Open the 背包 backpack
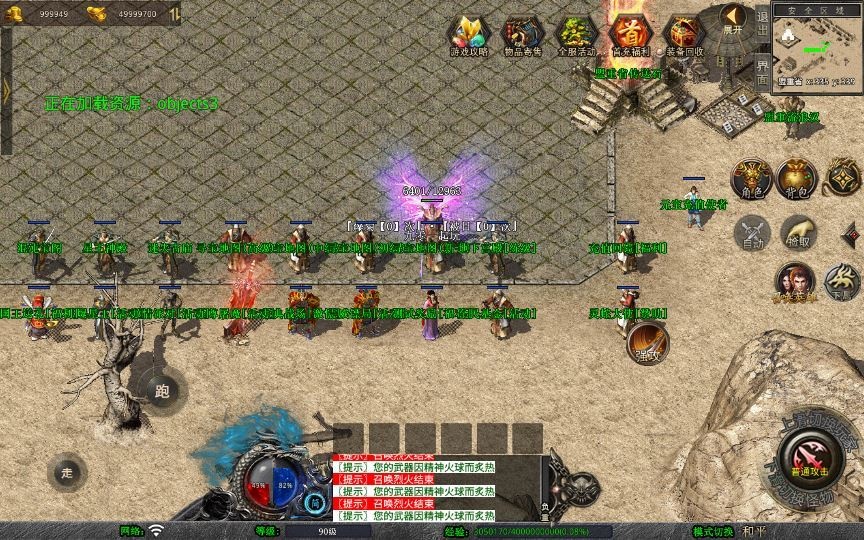The image size is (864, 540). (x=796, y=178)
